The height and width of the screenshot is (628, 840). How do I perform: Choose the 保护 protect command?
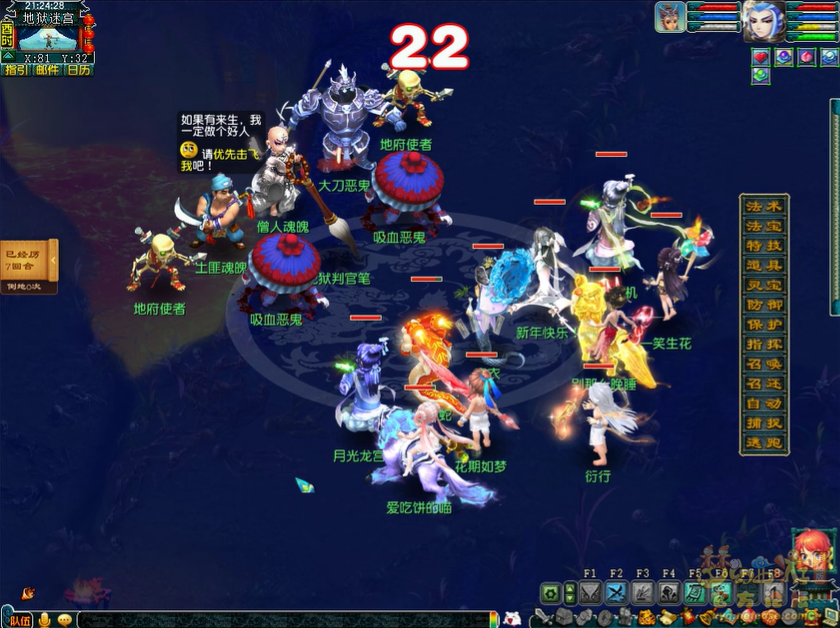point(764,325)
